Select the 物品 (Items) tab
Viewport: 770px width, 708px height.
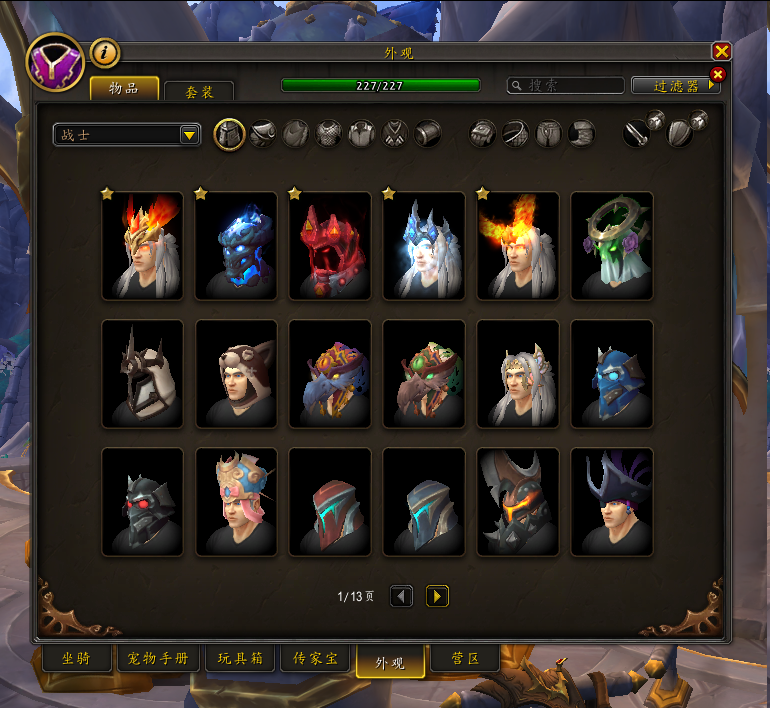coord(125,89)
